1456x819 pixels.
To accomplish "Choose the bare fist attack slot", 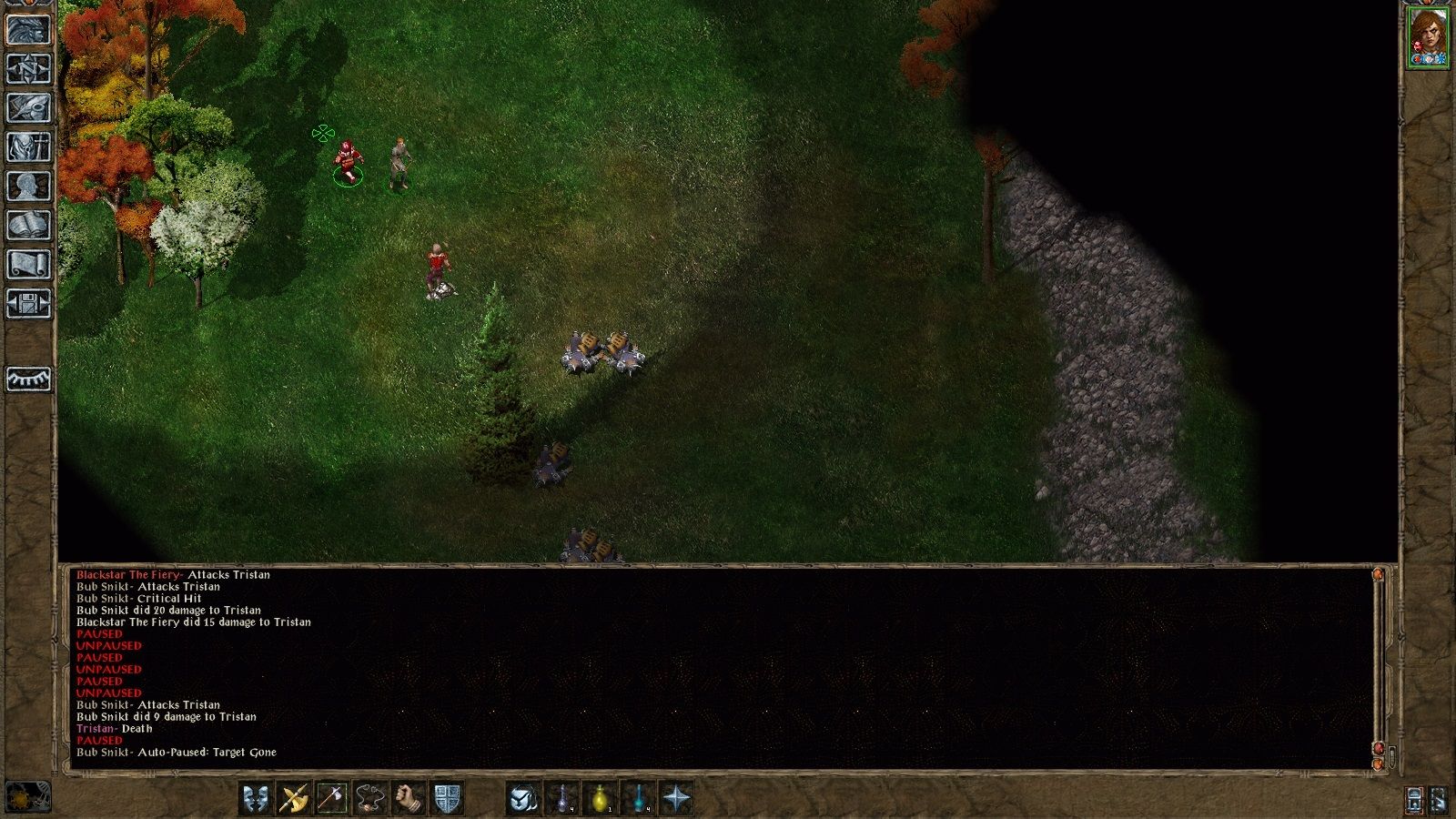I will pos(409,799).
